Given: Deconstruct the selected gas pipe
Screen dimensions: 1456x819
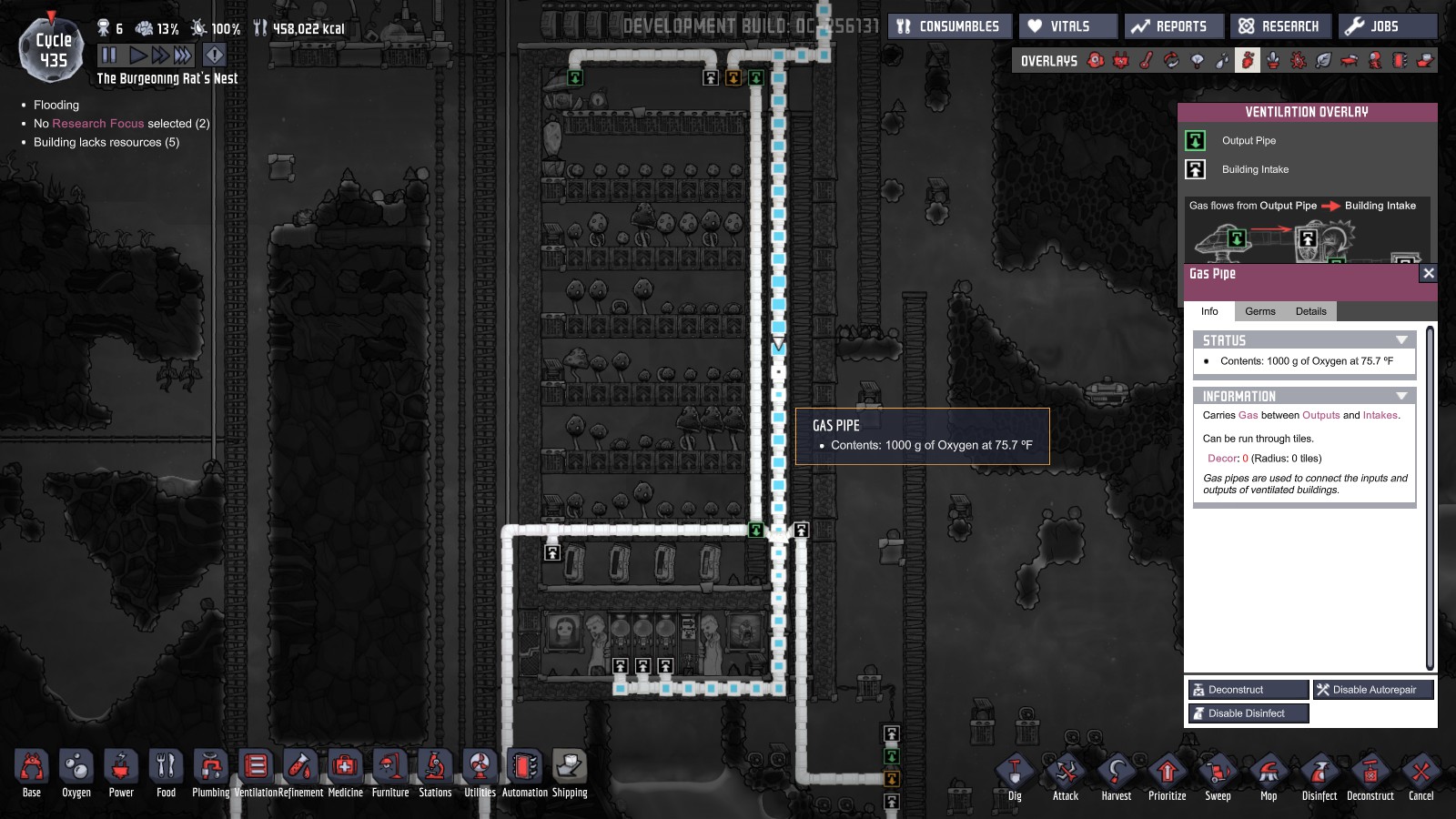Looking at the screenshot, I should pos(1247,690).
